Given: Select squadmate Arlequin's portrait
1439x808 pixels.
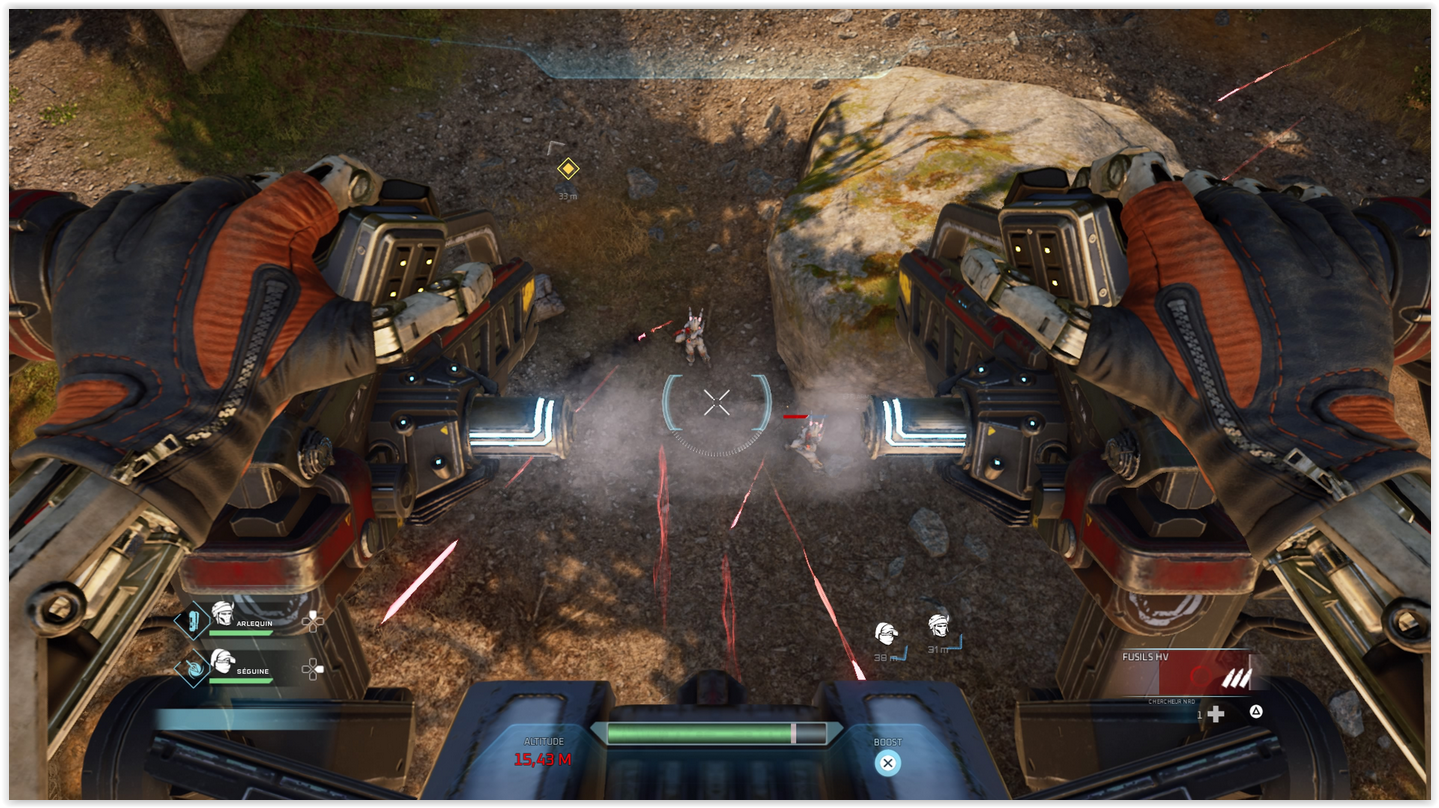Looking at the screenshot, I should (x=222, y=614).
